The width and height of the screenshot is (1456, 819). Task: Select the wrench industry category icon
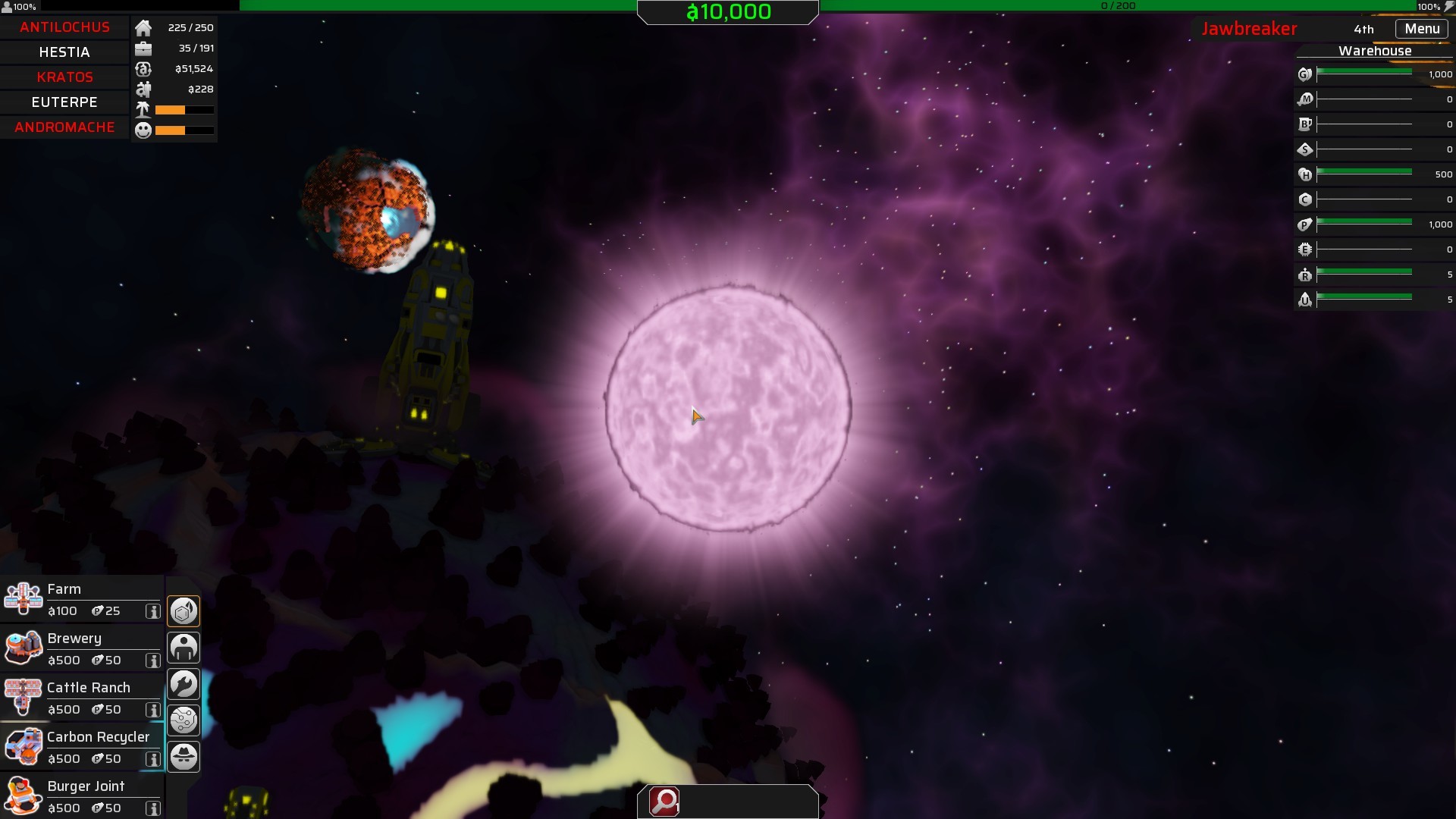pyautogui.click(x=184, y=683)
